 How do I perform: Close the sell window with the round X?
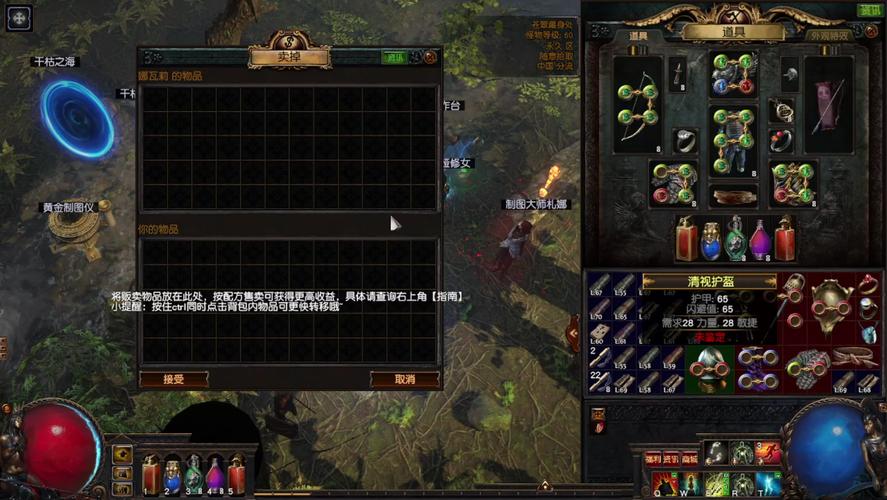430,58
